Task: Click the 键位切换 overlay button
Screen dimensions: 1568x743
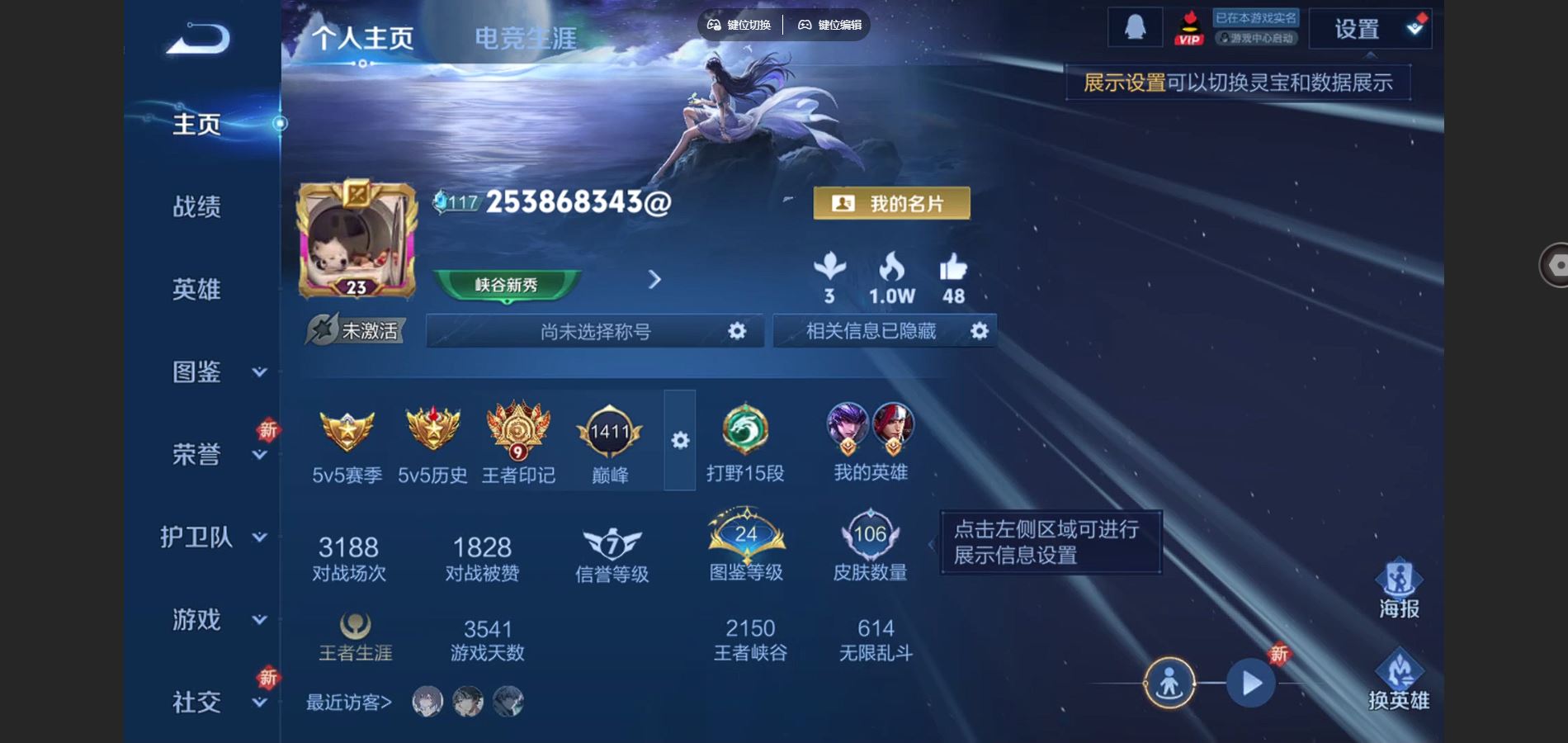Action: tap(740, 25)
